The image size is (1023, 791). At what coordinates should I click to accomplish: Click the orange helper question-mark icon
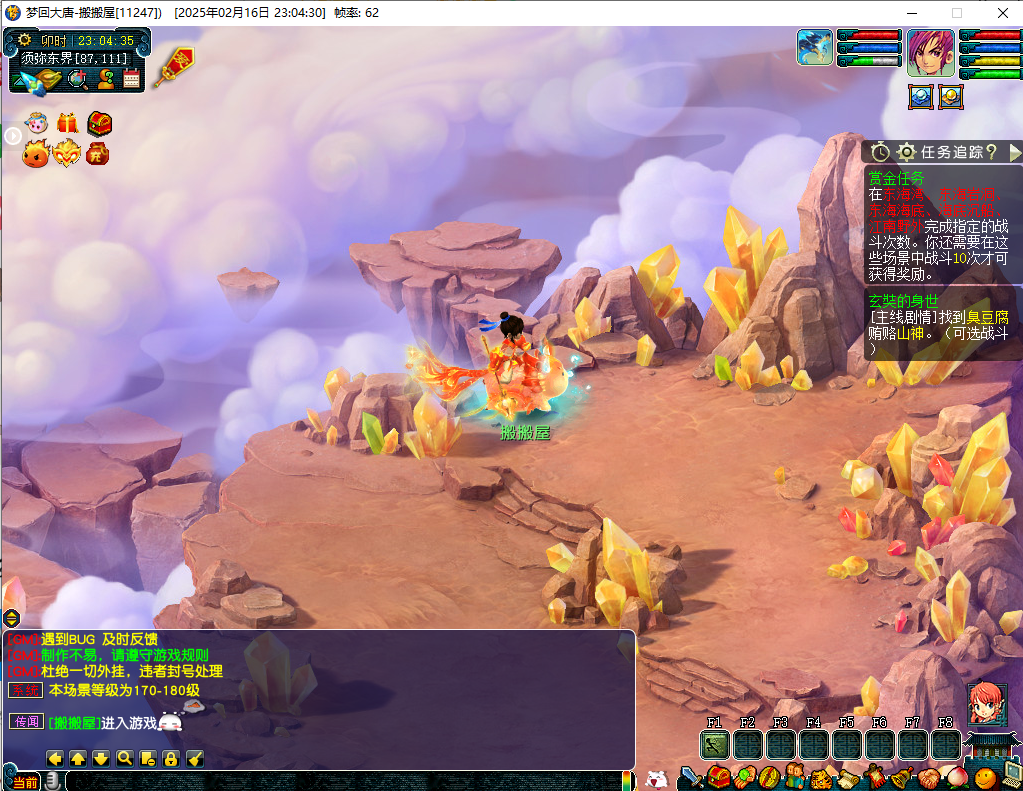coord(105,80)
